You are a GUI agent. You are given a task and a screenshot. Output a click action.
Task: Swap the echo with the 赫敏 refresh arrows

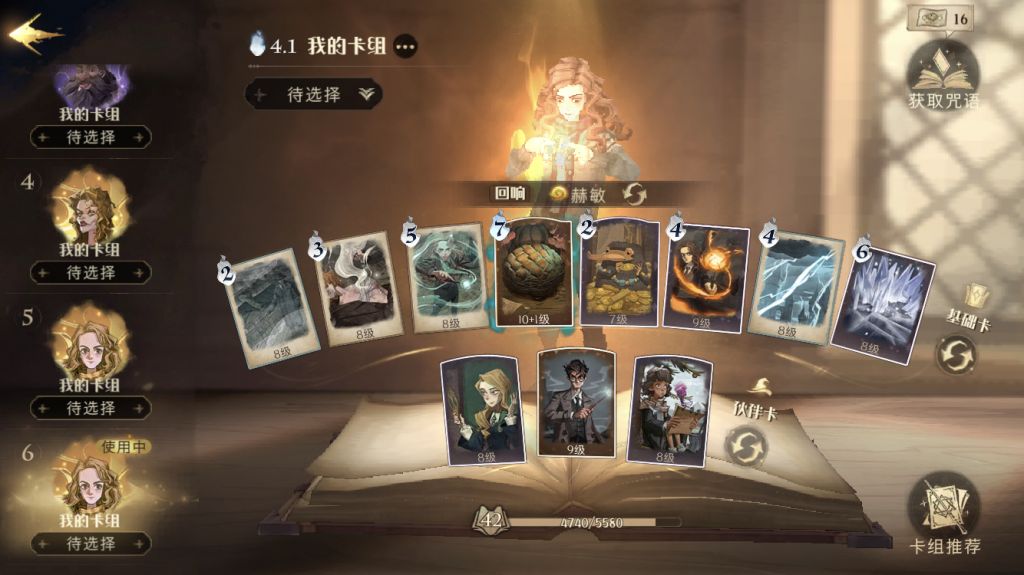[x=633, y=194]
